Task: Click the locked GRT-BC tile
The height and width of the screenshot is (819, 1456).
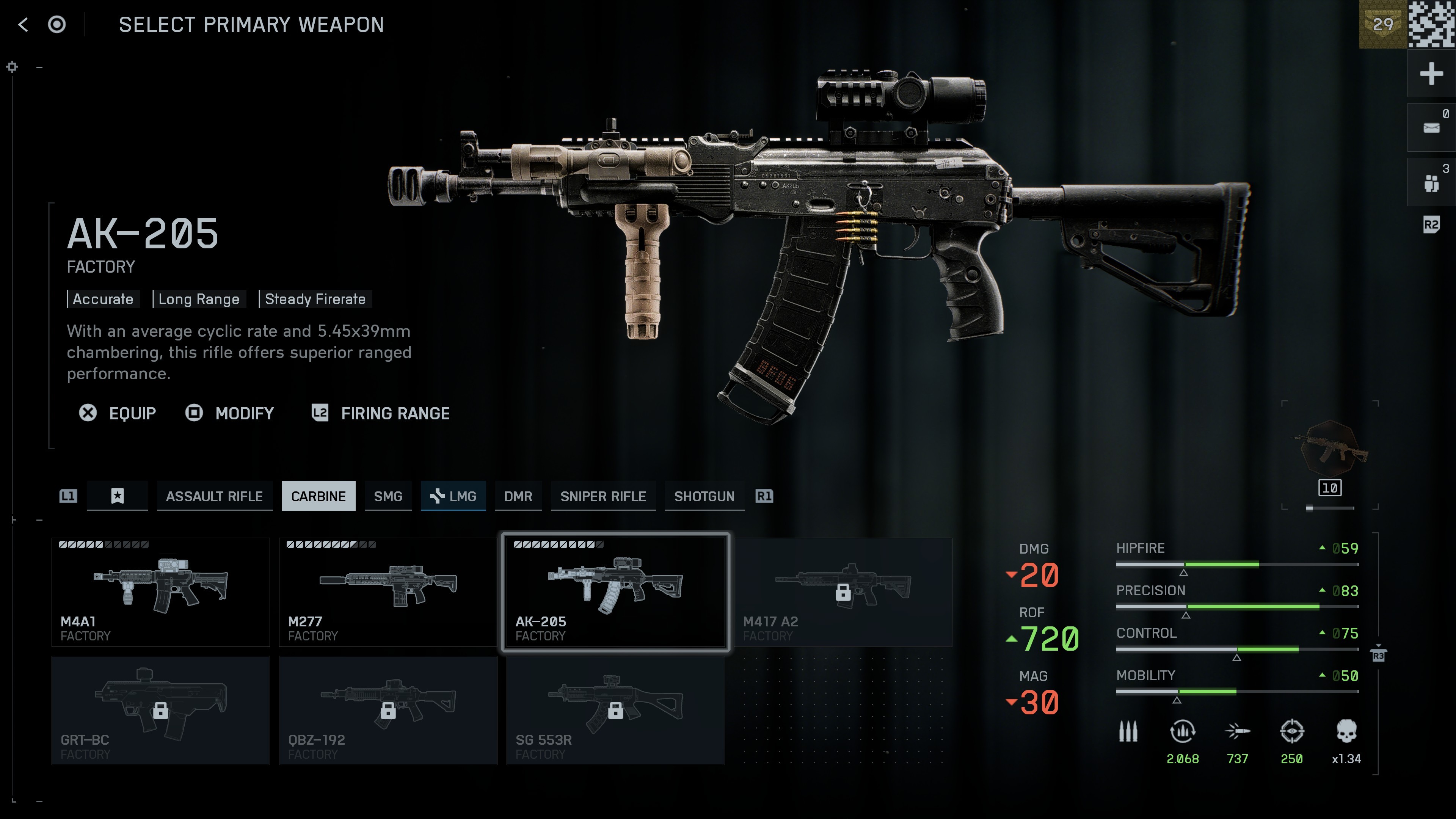Action: [x=160, y=711]
